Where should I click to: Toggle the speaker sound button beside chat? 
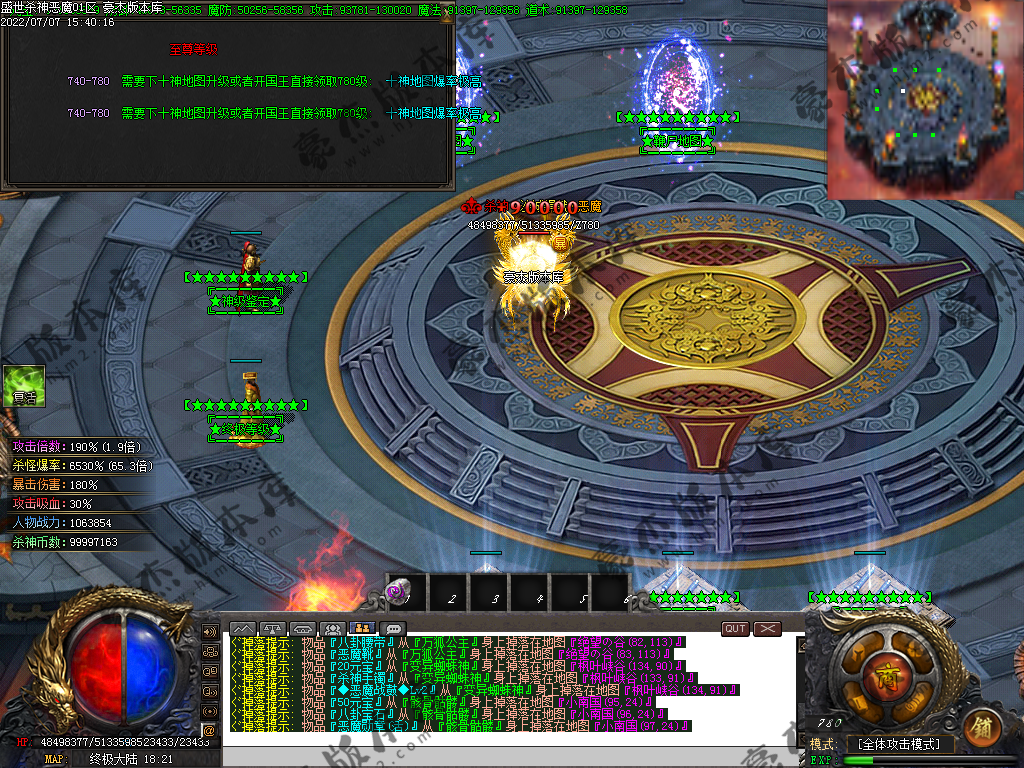click(x=210, y=632)
